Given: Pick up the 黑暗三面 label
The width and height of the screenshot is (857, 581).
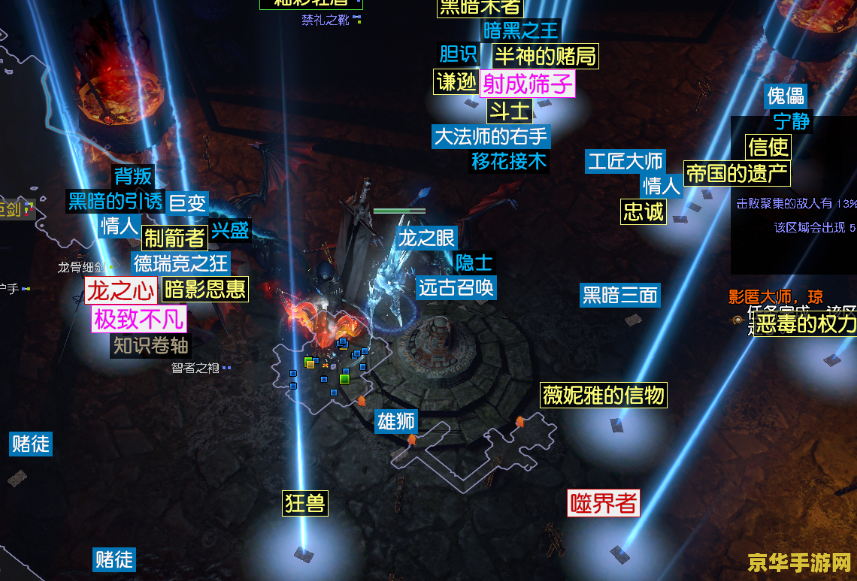Looking at the screenshot, I should pyautogui.click(x=620, y=295).
